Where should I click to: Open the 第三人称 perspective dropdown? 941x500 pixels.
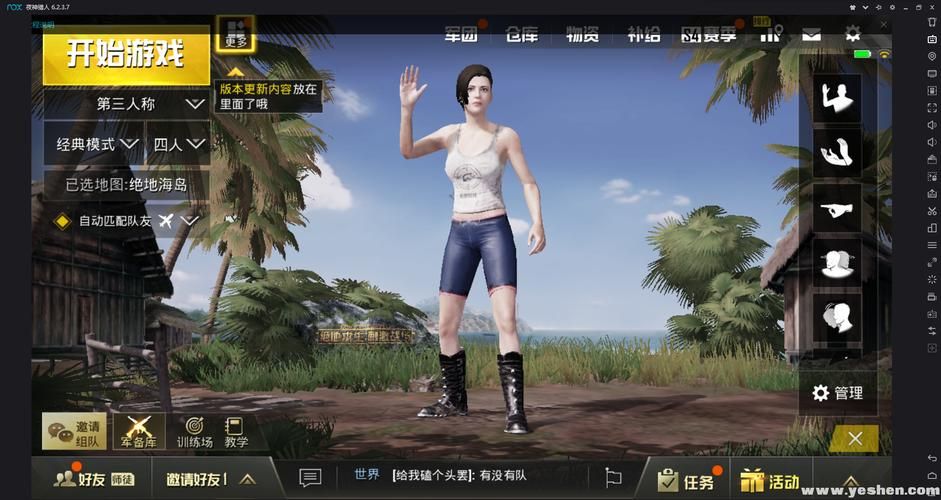point(126,103)
